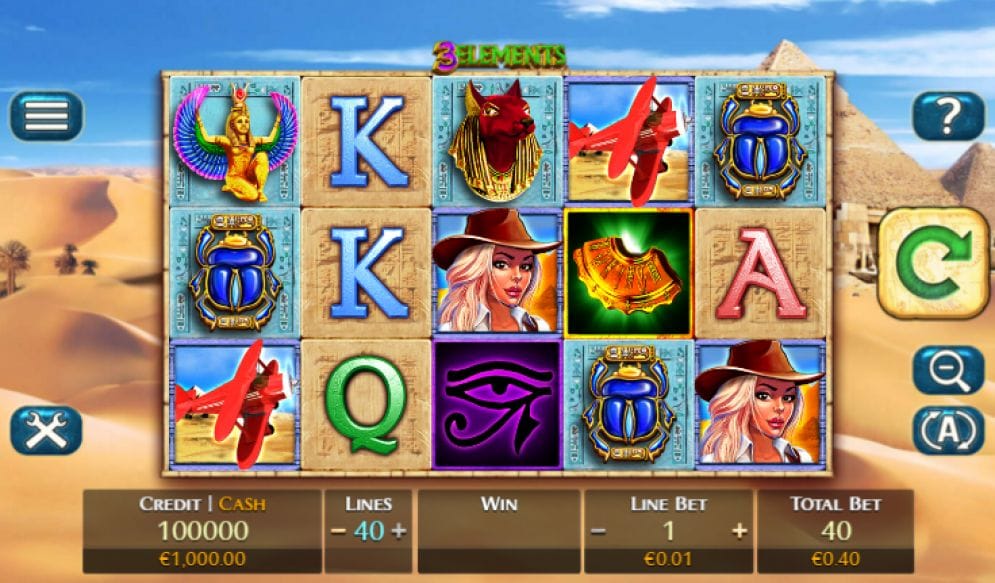
Task: Lower the line bet with minus
Action: pyautogui.click(x=598, y=531)
